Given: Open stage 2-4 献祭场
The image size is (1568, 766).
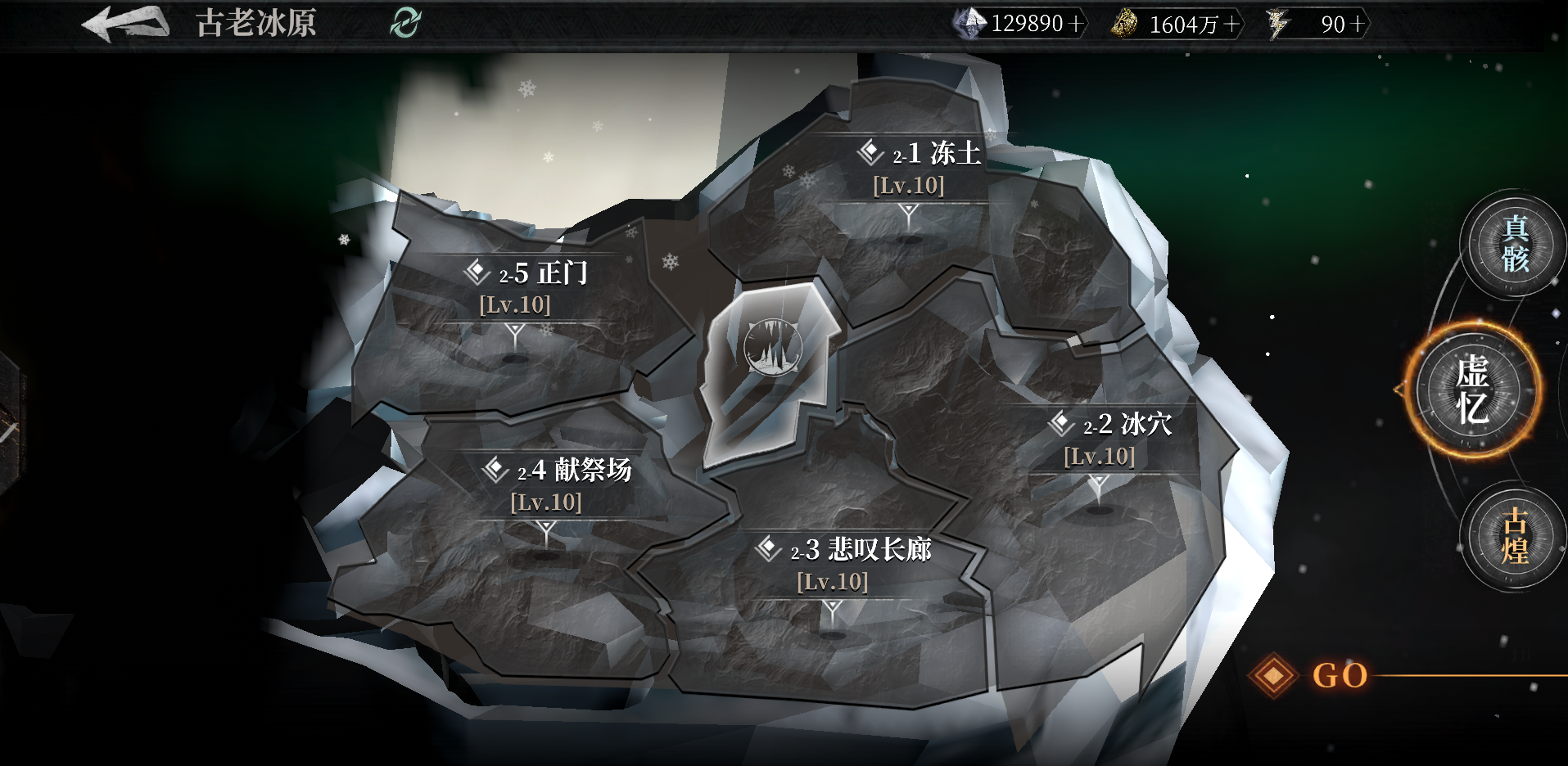Looking at the screenshot, I should tap(558, 484).
